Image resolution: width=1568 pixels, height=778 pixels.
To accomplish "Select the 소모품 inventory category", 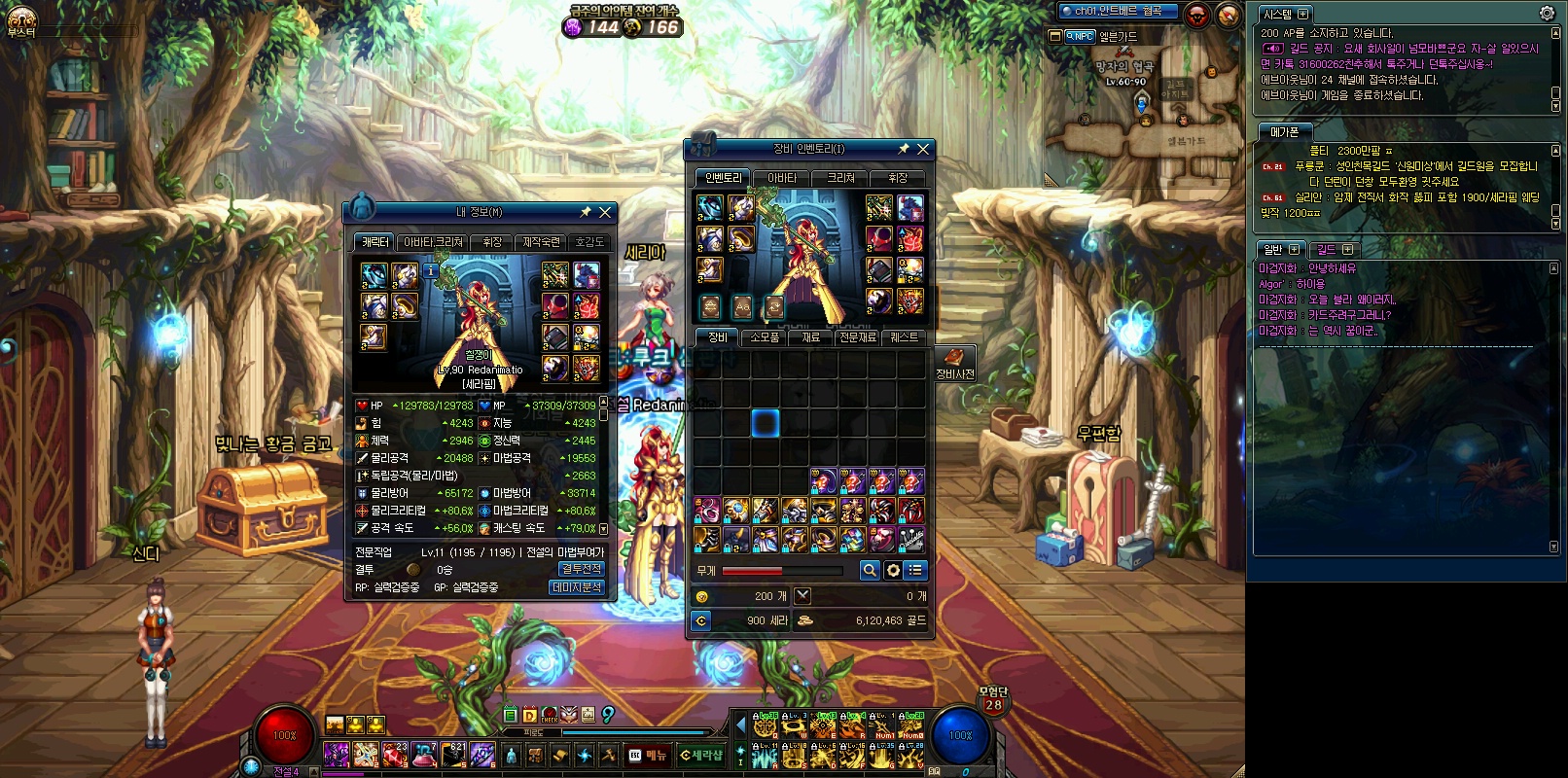I will (x=765, y=337).
